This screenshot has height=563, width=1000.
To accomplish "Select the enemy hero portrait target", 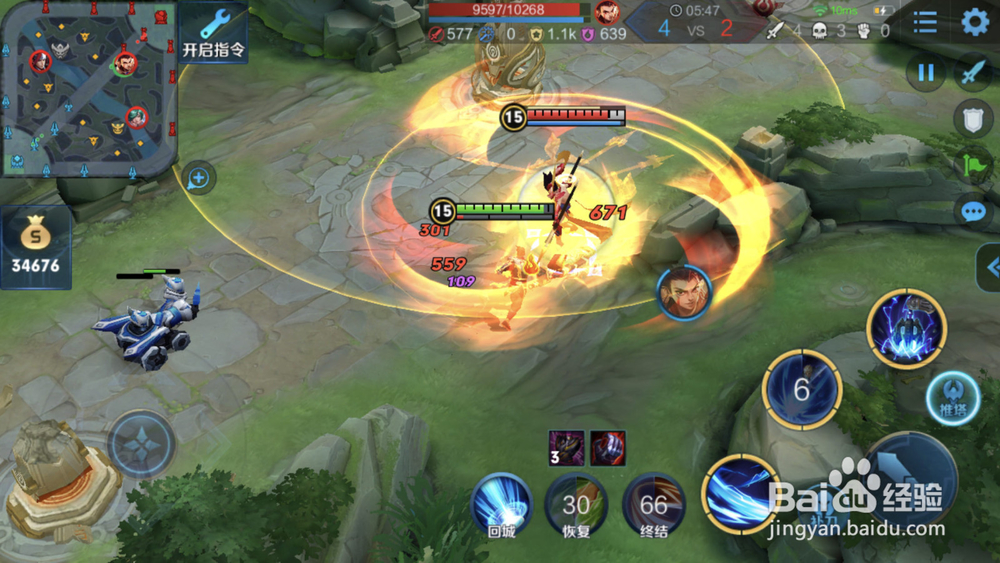I will point(685,291).
